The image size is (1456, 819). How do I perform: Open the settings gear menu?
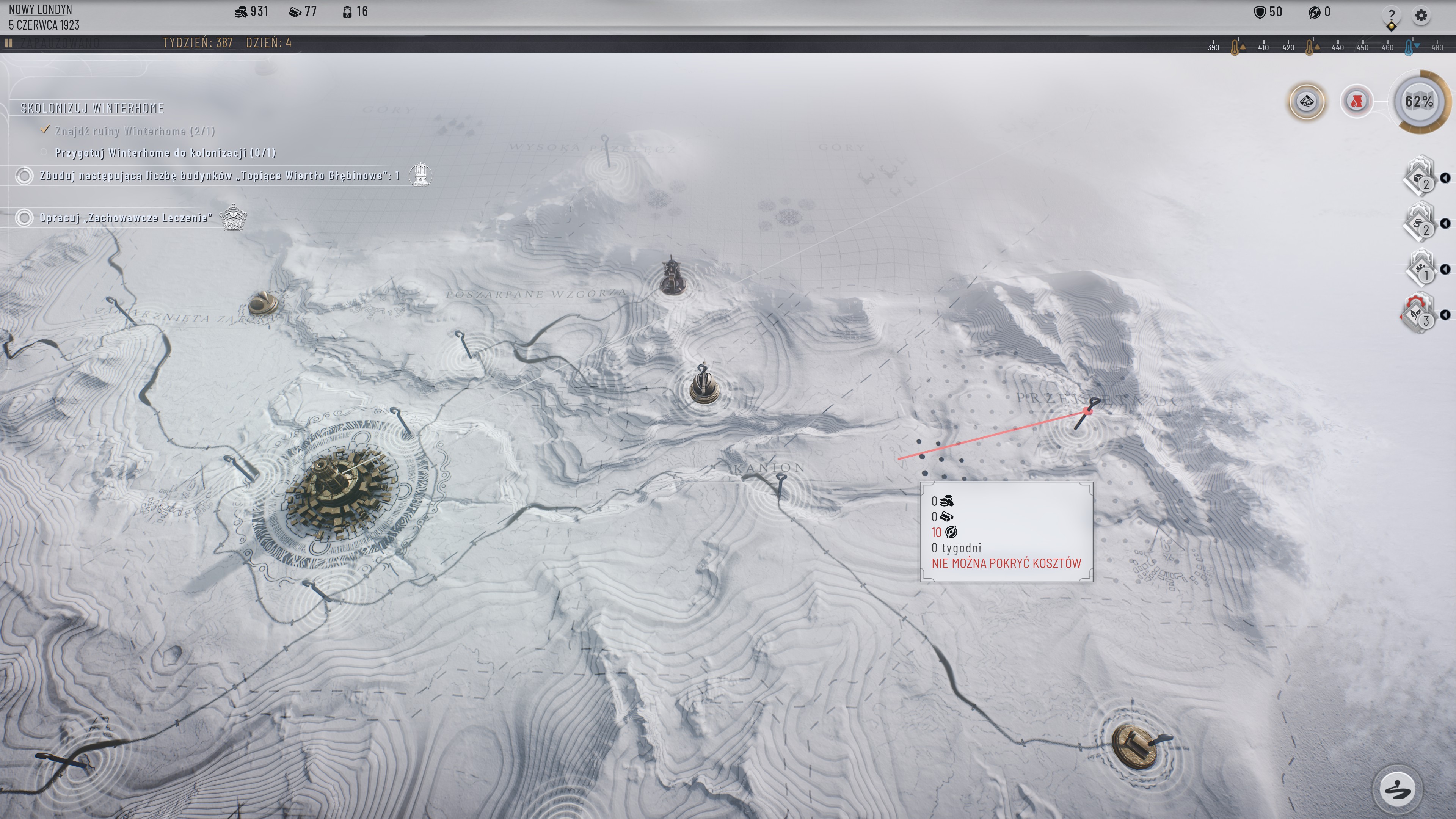[1421, 15]
